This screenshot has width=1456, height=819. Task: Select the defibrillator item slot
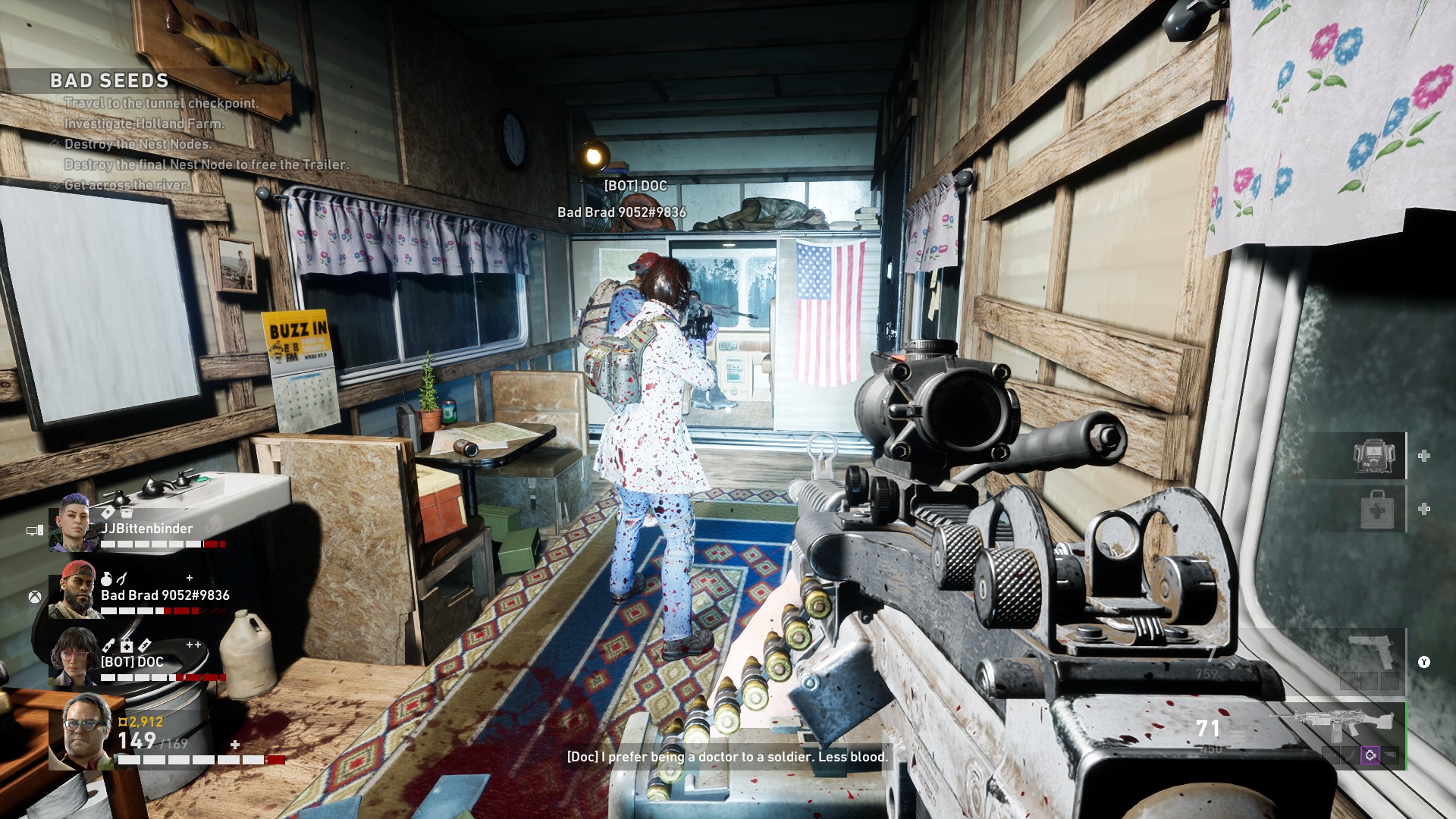(1373, 456)
